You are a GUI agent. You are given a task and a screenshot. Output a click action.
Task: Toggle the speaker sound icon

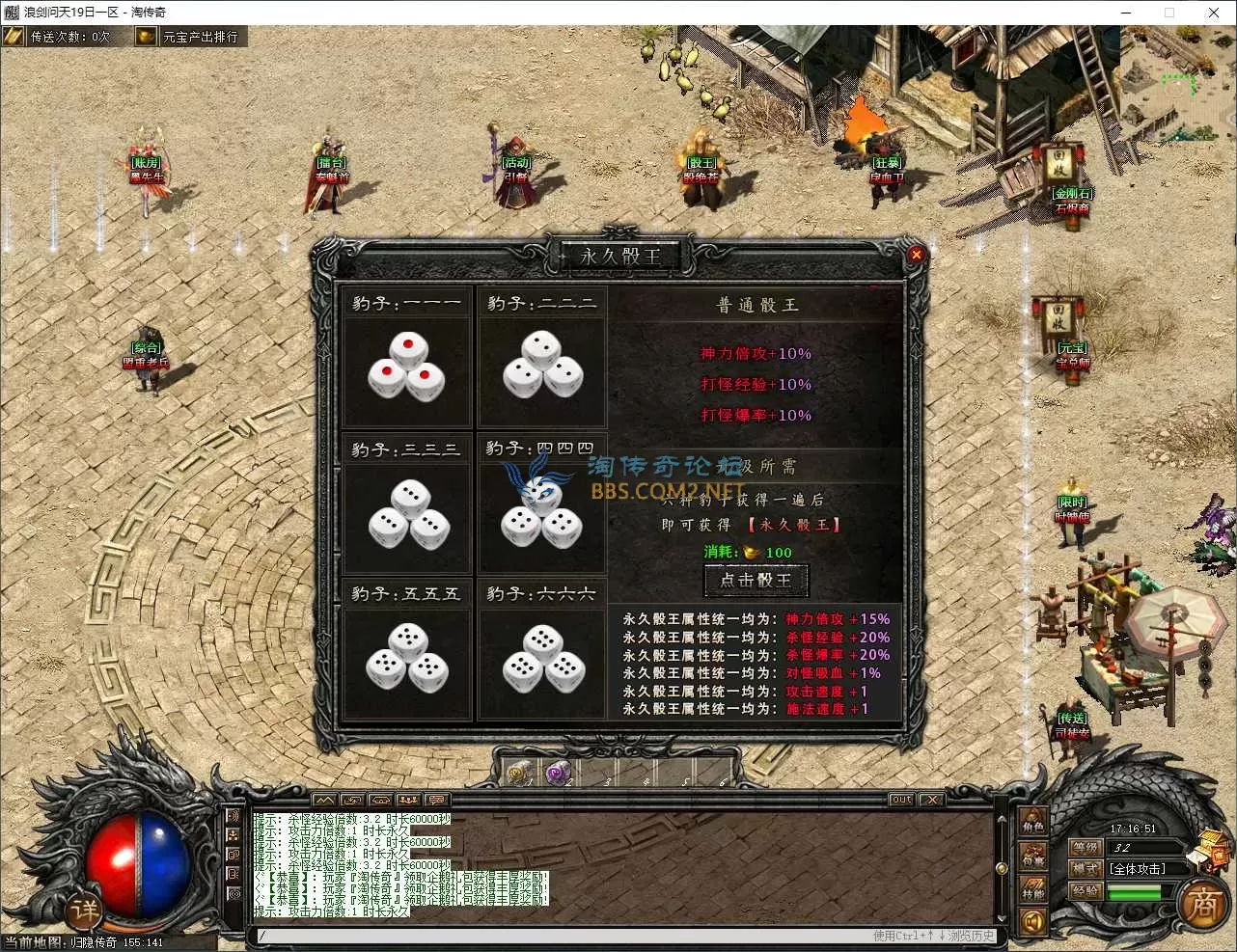[x=1032, y=922]
